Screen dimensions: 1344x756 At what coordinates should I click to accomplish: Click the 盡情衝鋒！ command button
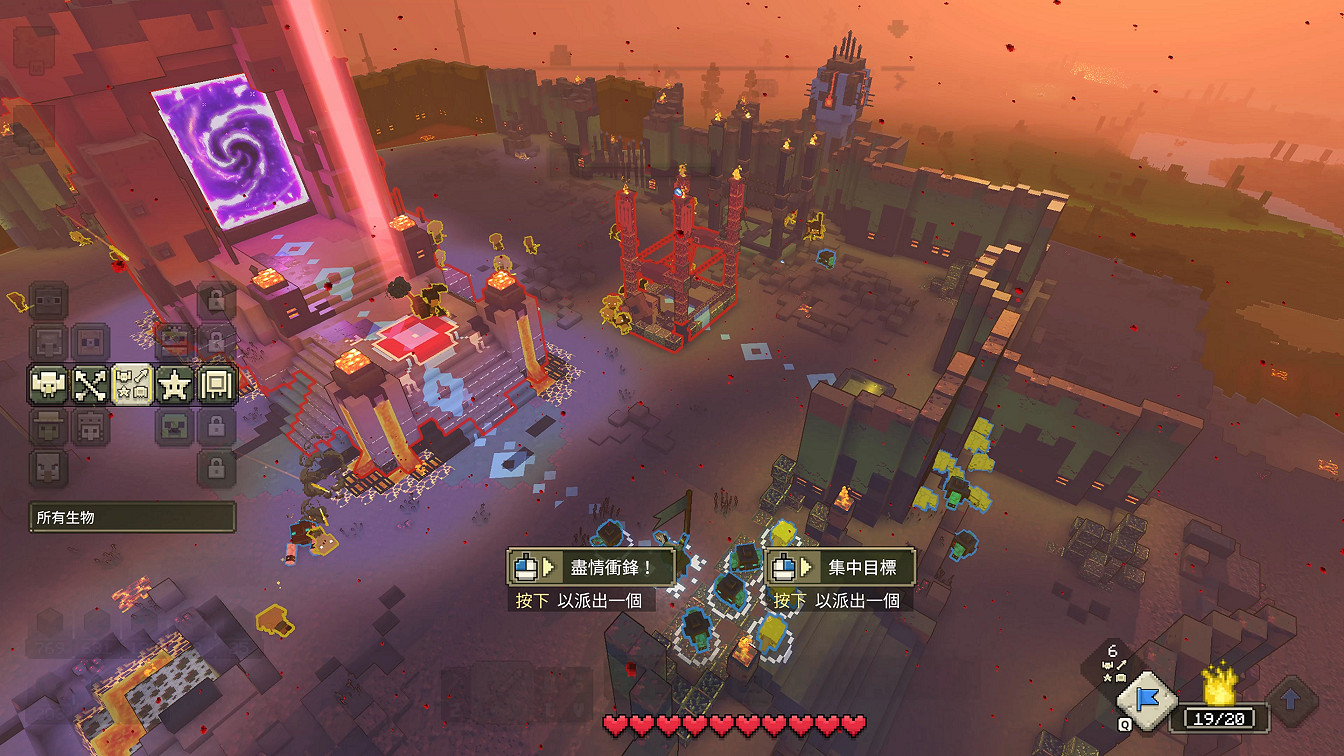tap(590, 567)
